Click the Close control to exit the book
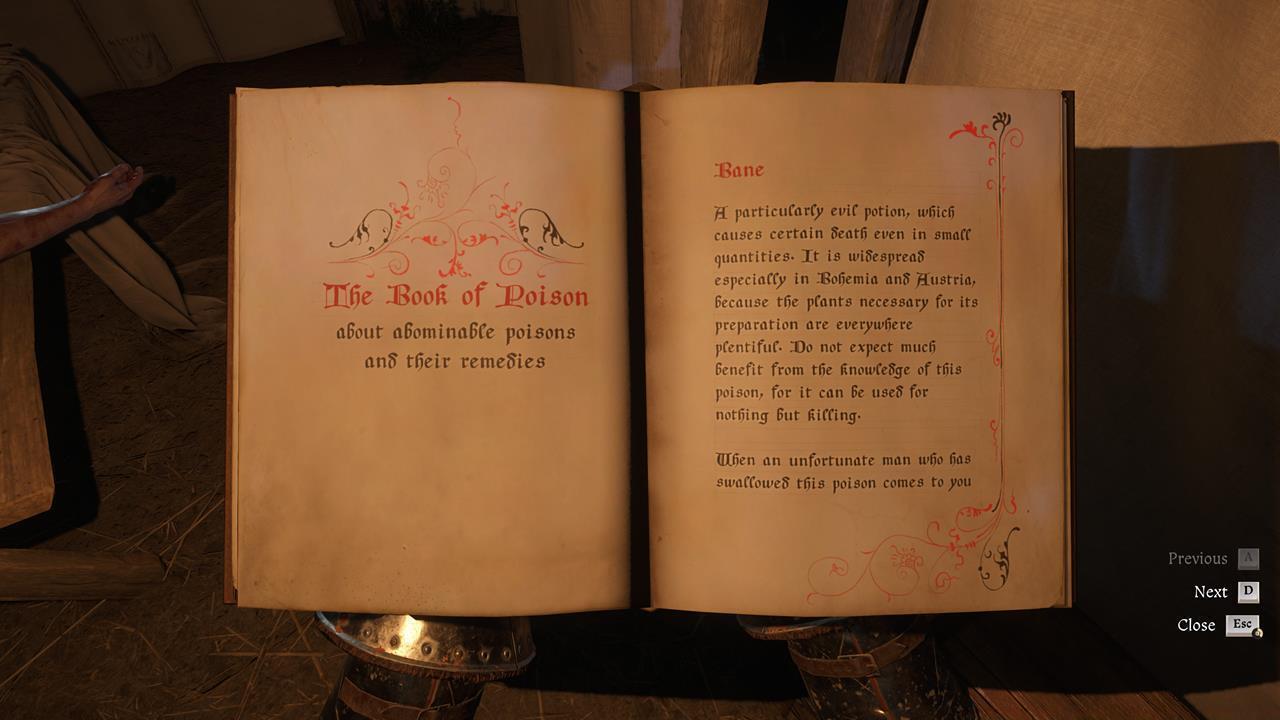Screen dimensions: 1280x720 [x=1196, y=624]
